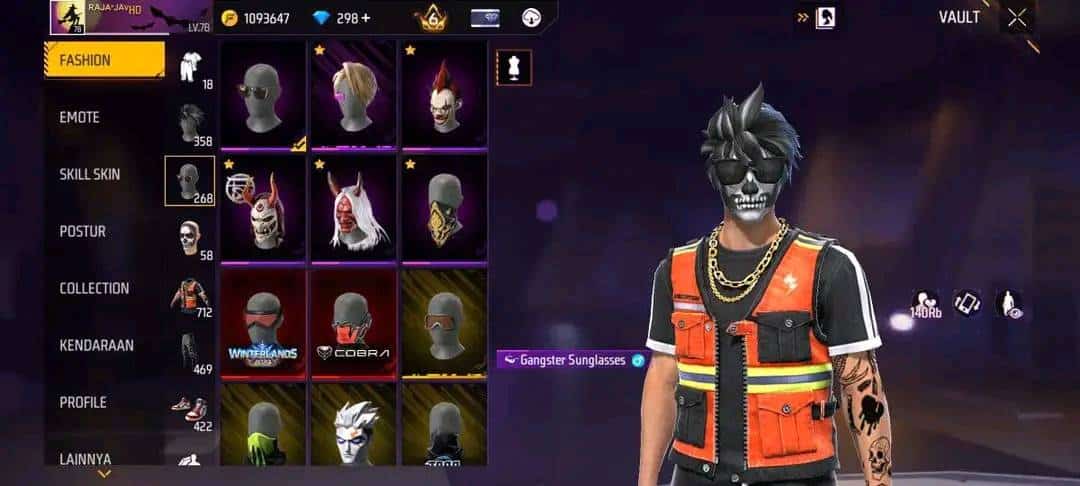The image size is (1080, 486).
Task: Choose the Cobra mask item
Action: tap(353, 323)
